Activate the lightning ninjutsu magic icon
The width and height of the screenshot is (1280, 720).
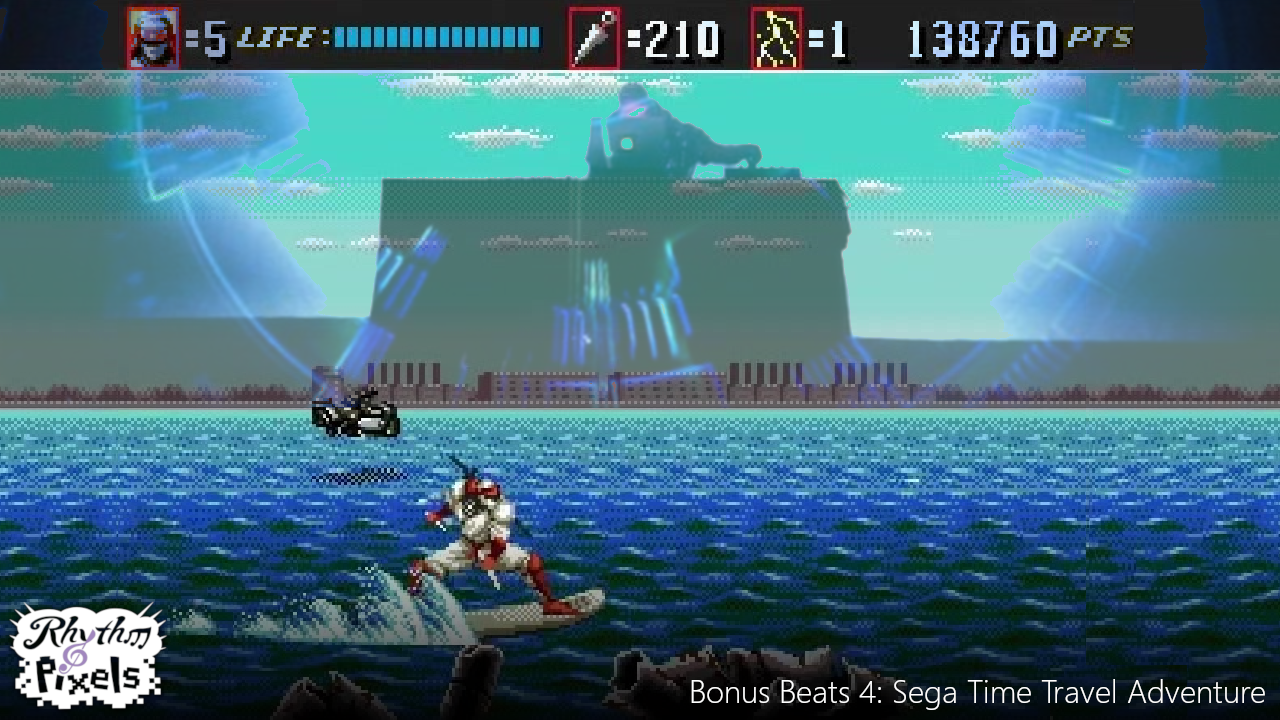(777, 39)
